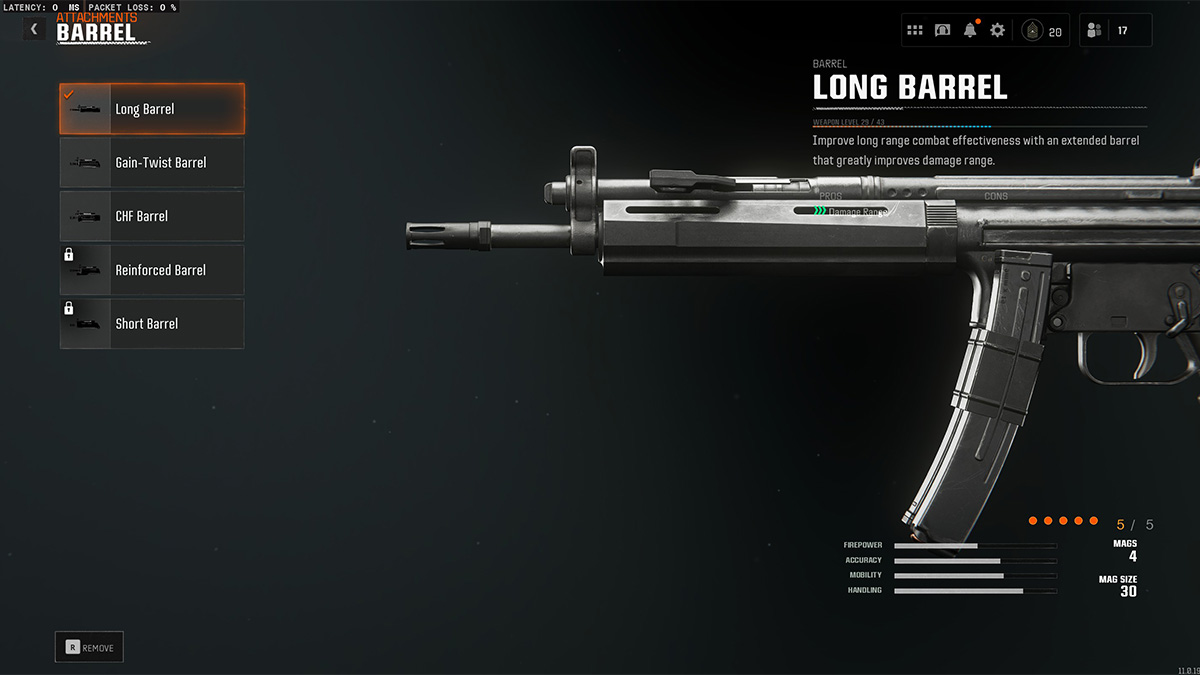Click the locked Short Barrel entry

point(152,324)
